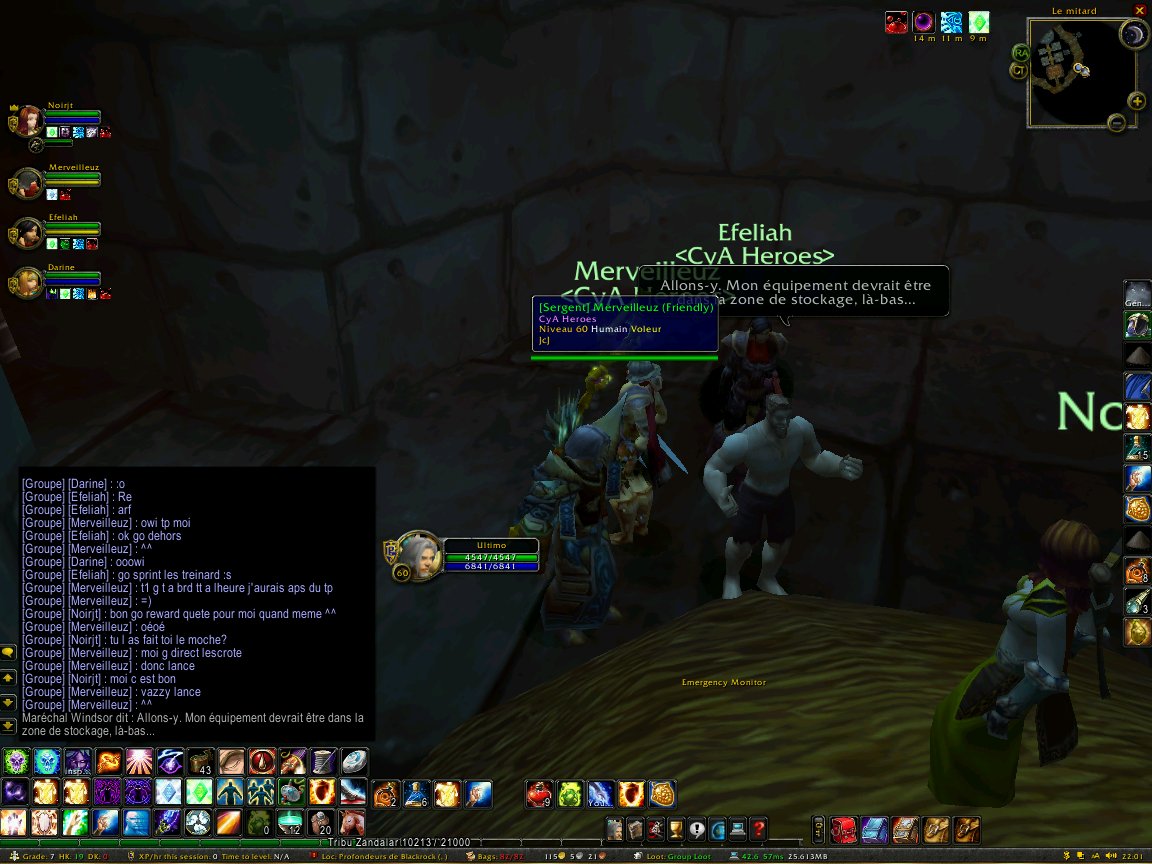Close the minimap with the red X

tap(1139, 10)
